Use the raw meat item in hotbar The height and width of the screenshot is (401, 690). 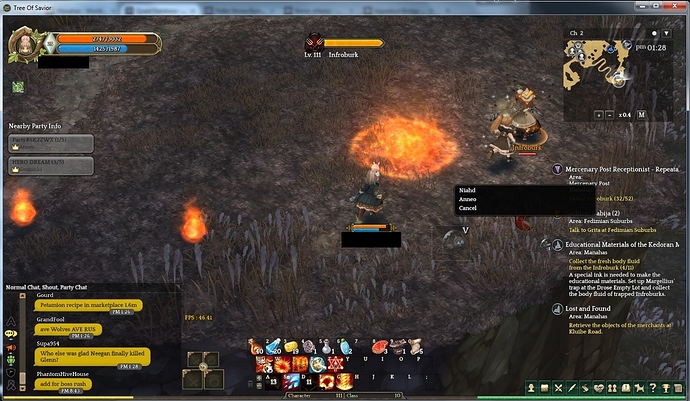click(x=381, y=347)
